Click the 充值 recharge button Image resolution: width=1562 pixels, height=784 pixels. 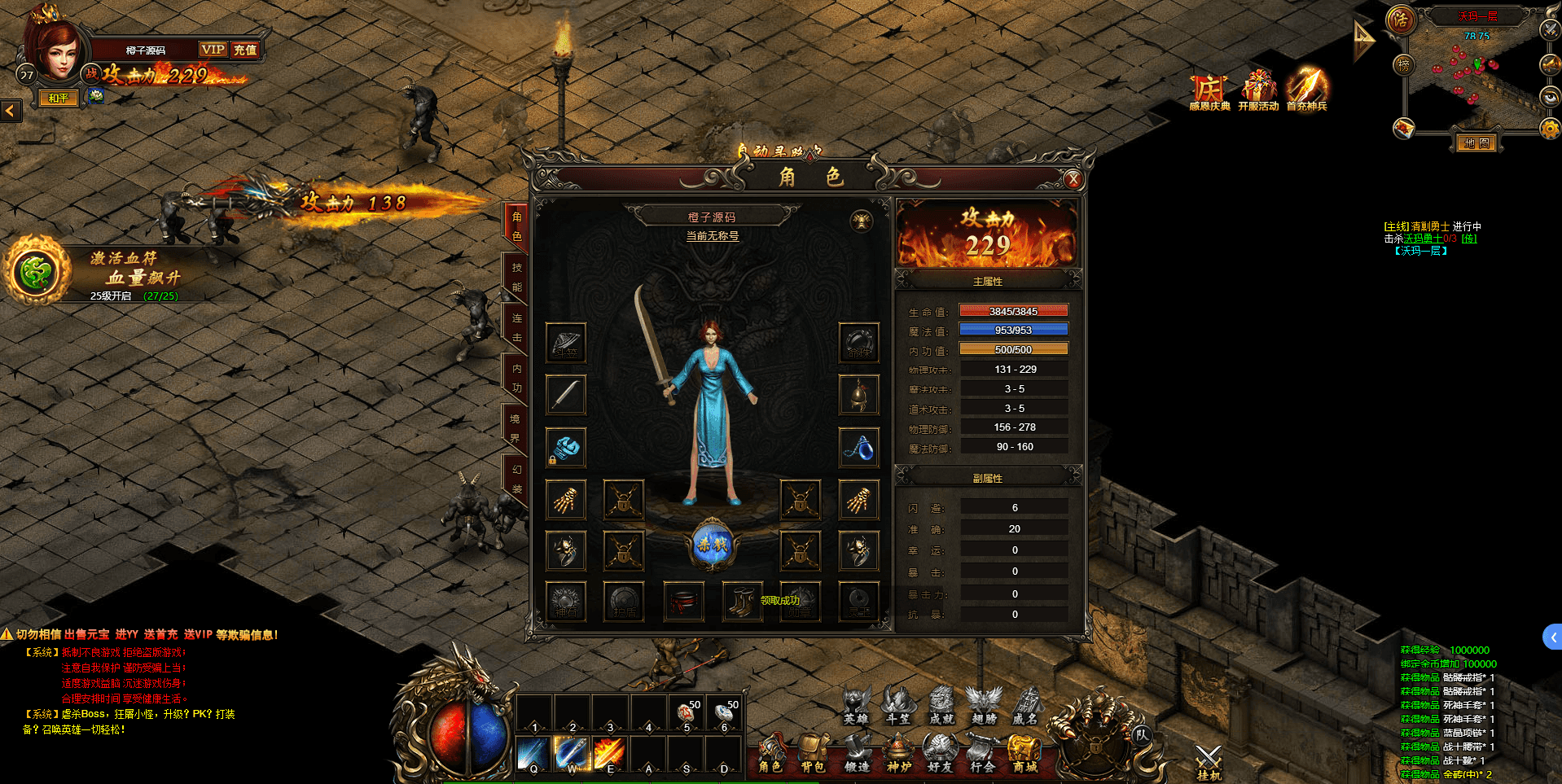click(244, 50)
